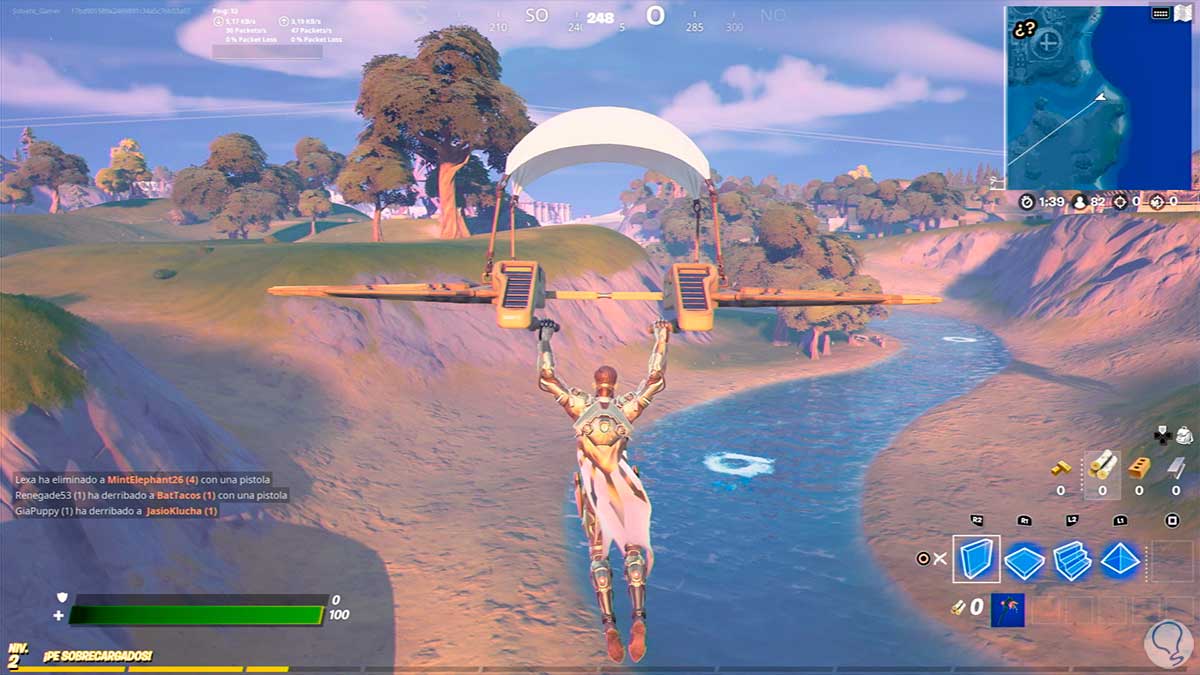The height and width of the screenshot is (675, 1200).
Task: Click the gold bars icon
Action: coord(1061,467)
